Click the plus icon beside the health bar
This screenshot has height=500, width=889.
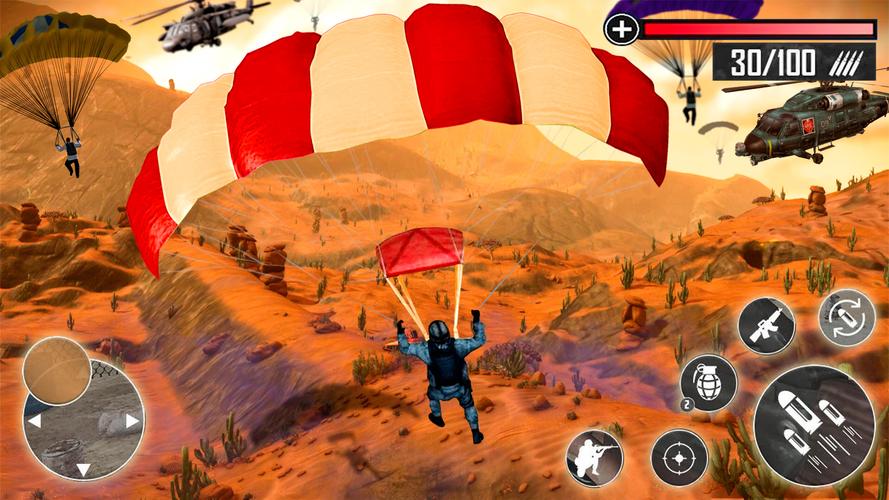coord(622,29)
